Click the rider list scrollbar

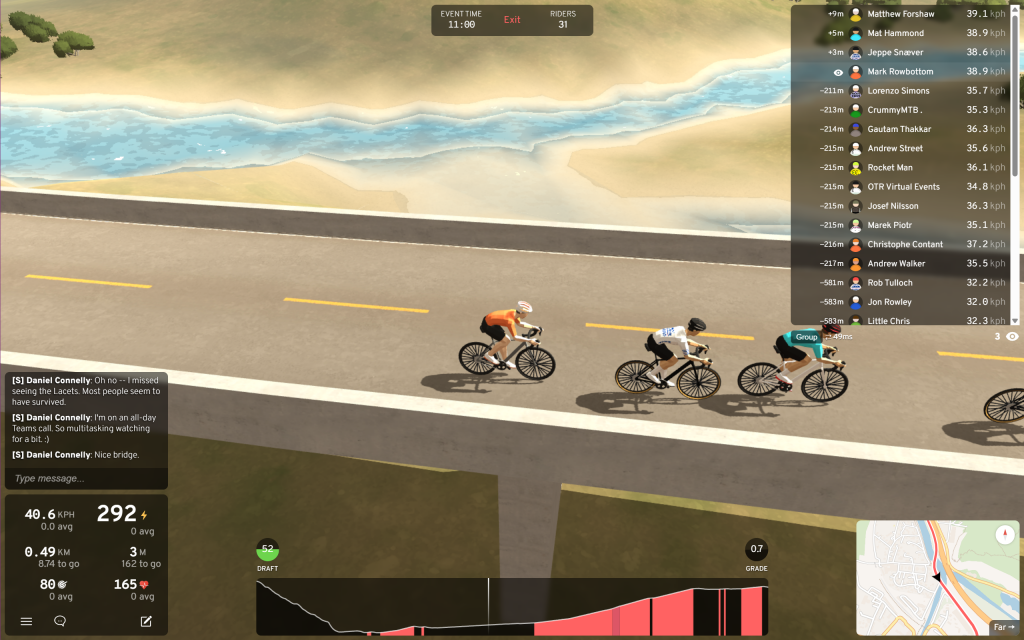(x=1015, y=160)
